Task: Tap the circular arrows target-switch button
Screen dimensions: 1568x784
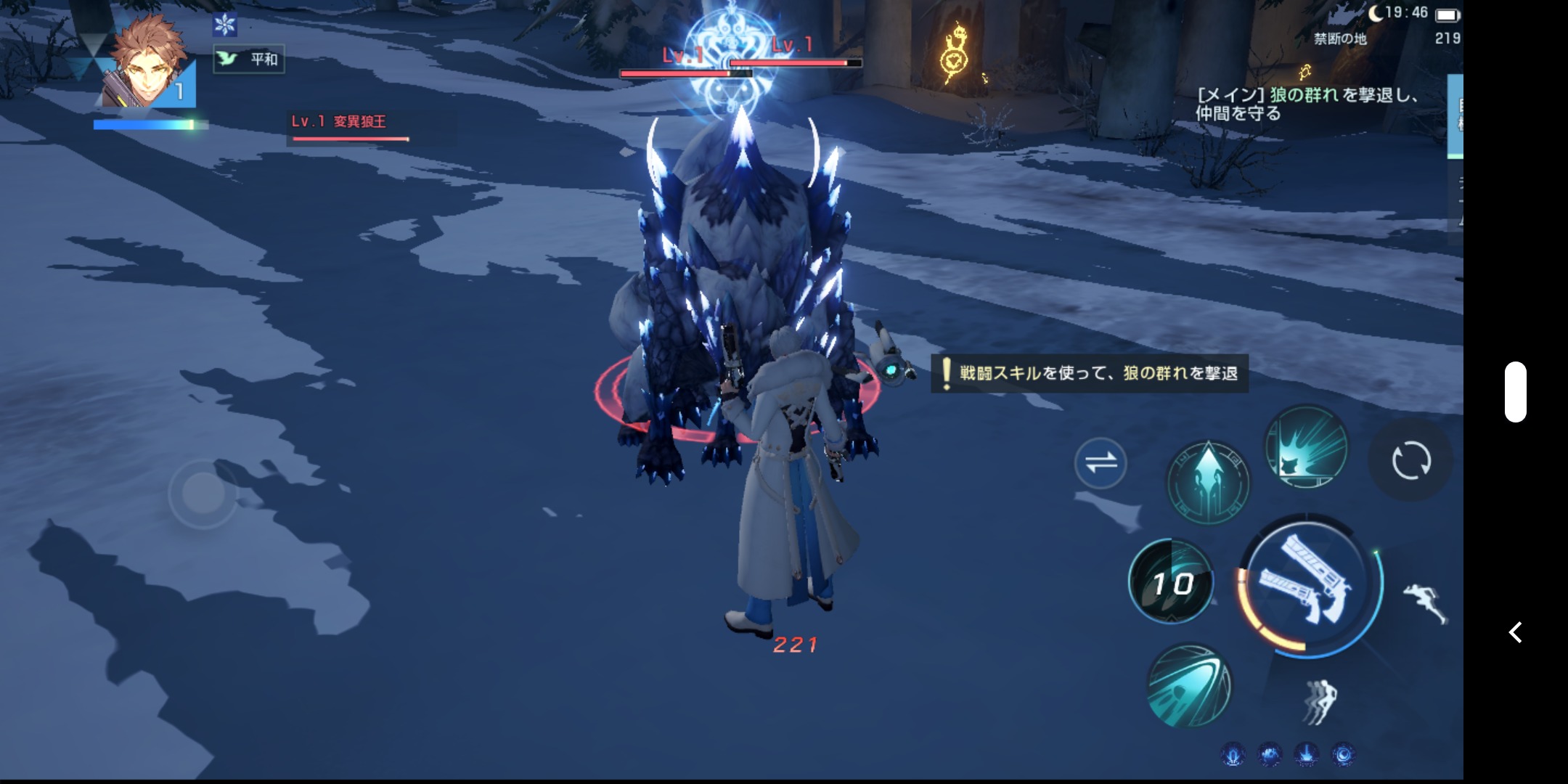Action: pyautogui.click(x=1410, y=460)
